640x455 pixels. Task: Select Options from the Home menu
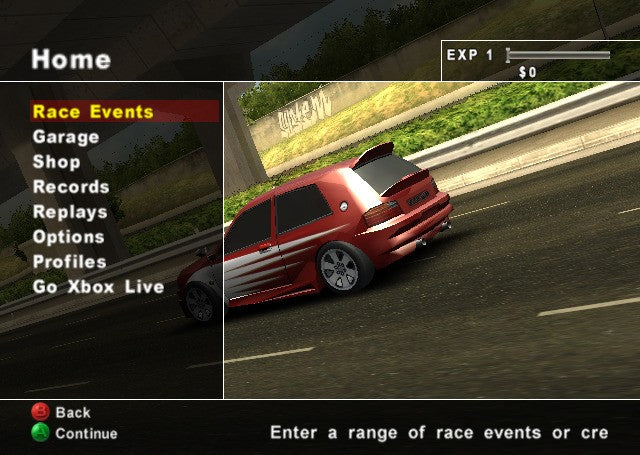[68, 237]
